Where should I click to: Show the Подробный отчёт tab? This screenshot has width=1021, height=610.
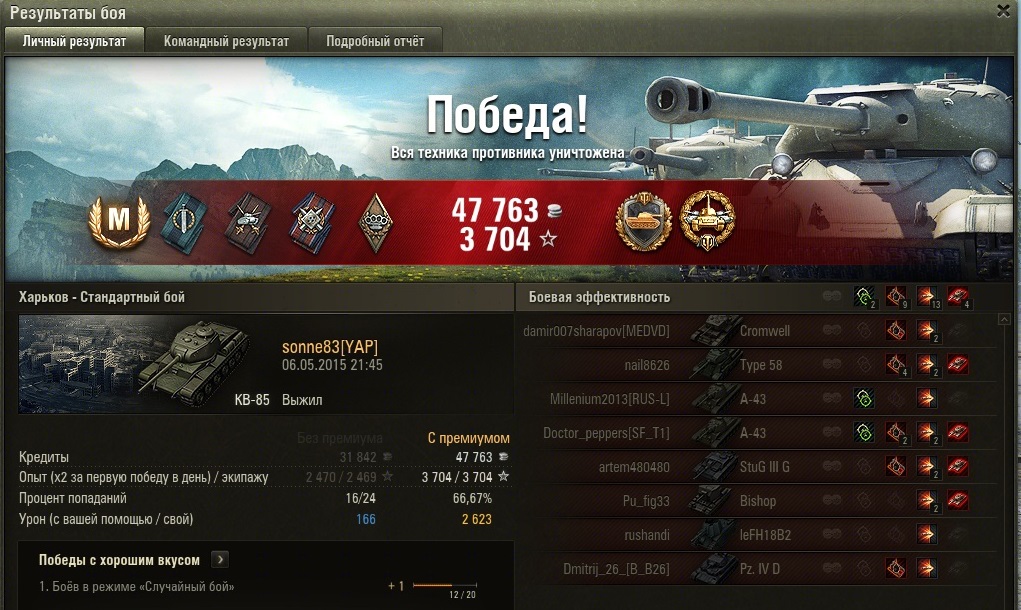375,41
